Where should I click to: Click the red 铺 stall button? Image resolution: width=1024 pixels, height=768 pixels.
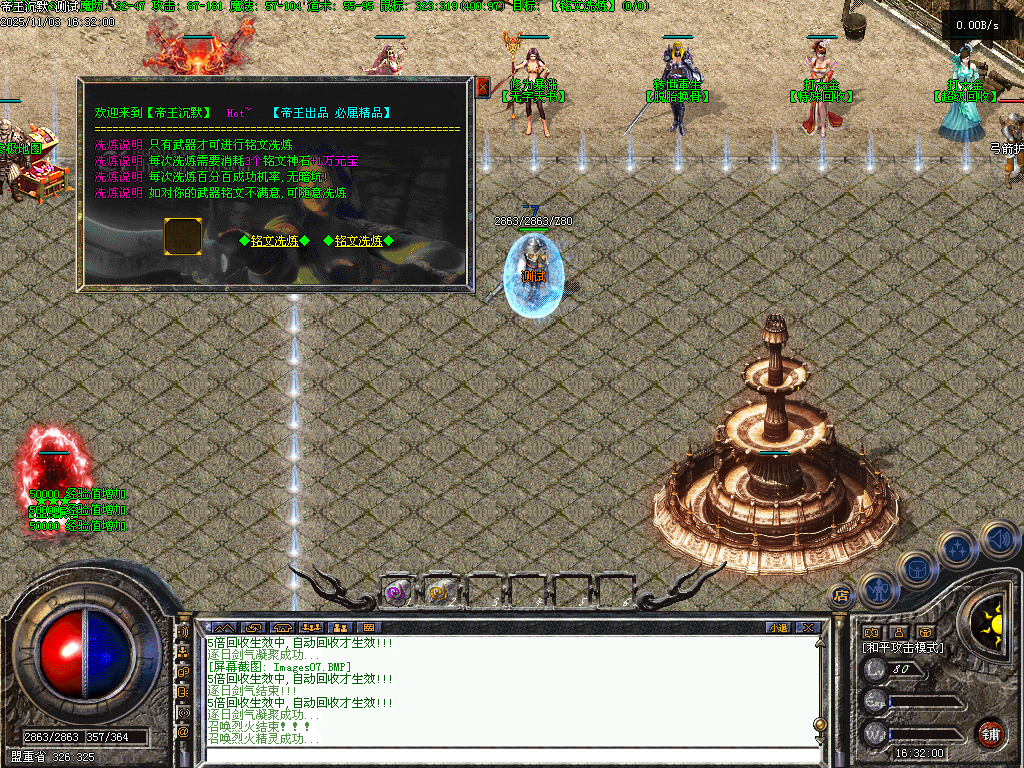coord(990,733)
